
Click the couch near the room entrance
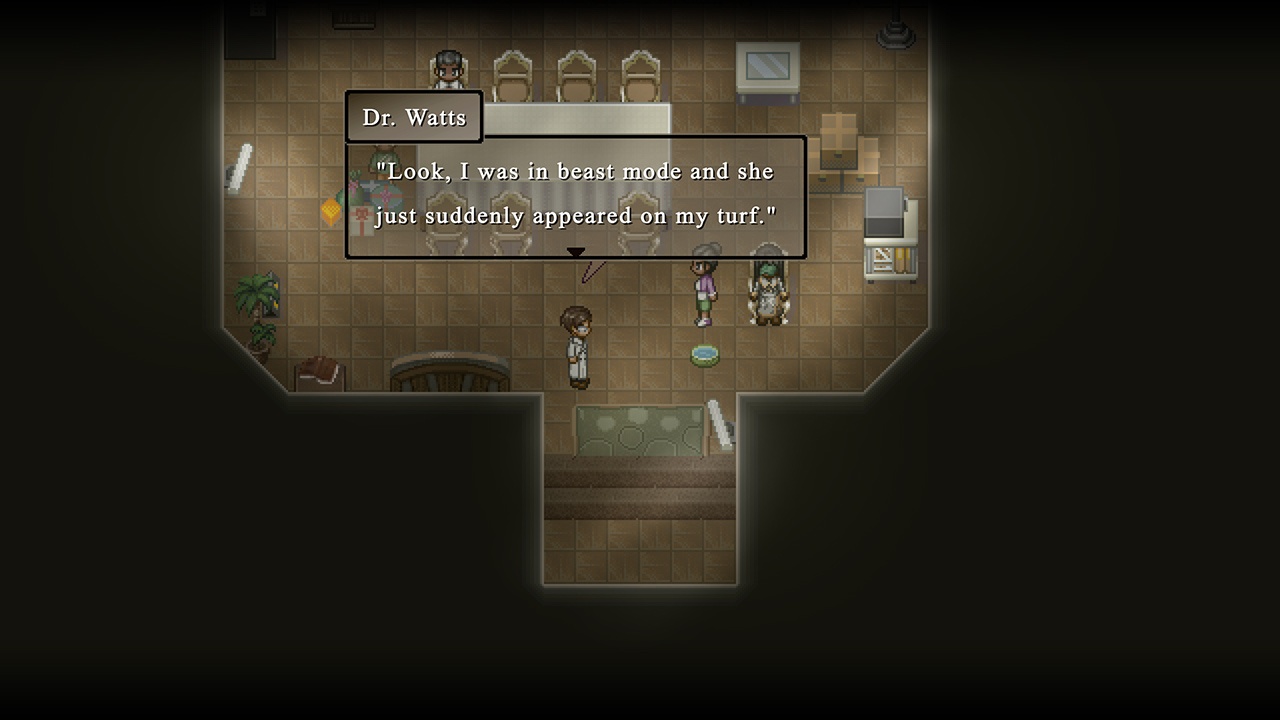[x=638, y=432]
